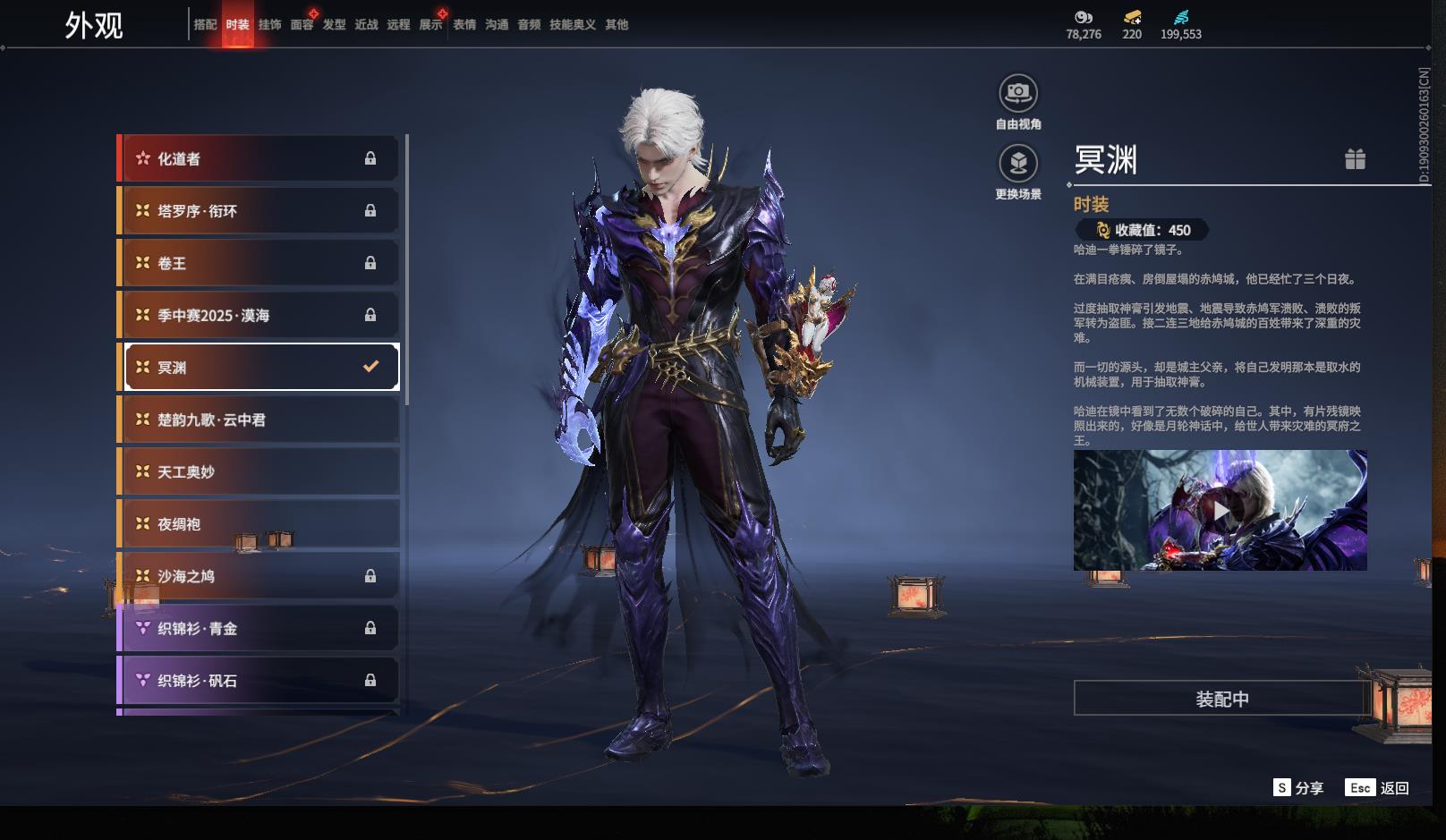This screenshot has width=1446, height=840.
Task: Select the 织锦衫·青金 outfit
Action: pos(259,629)
